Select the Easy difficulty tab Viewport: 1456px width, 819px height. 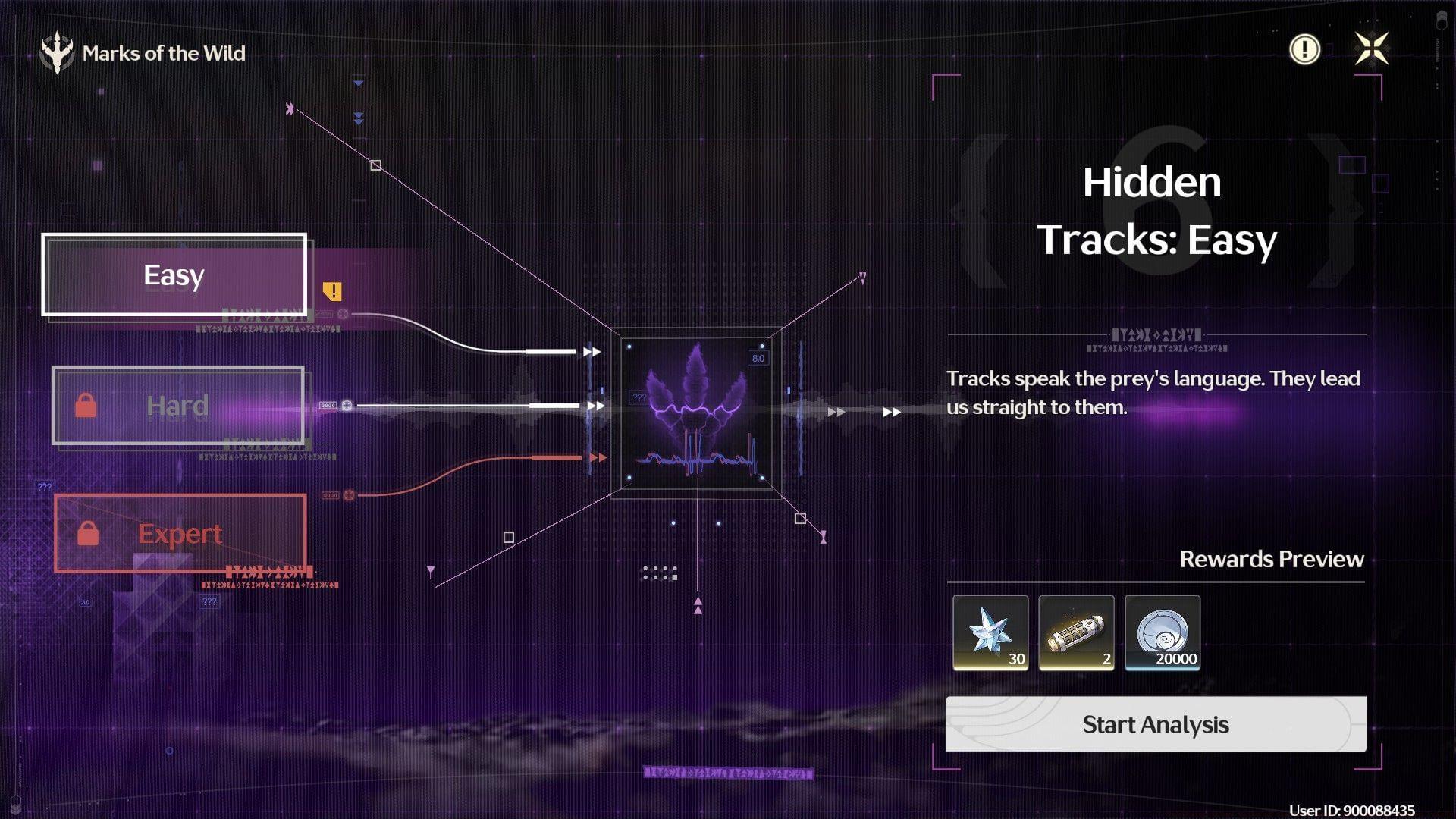(174, 275)
